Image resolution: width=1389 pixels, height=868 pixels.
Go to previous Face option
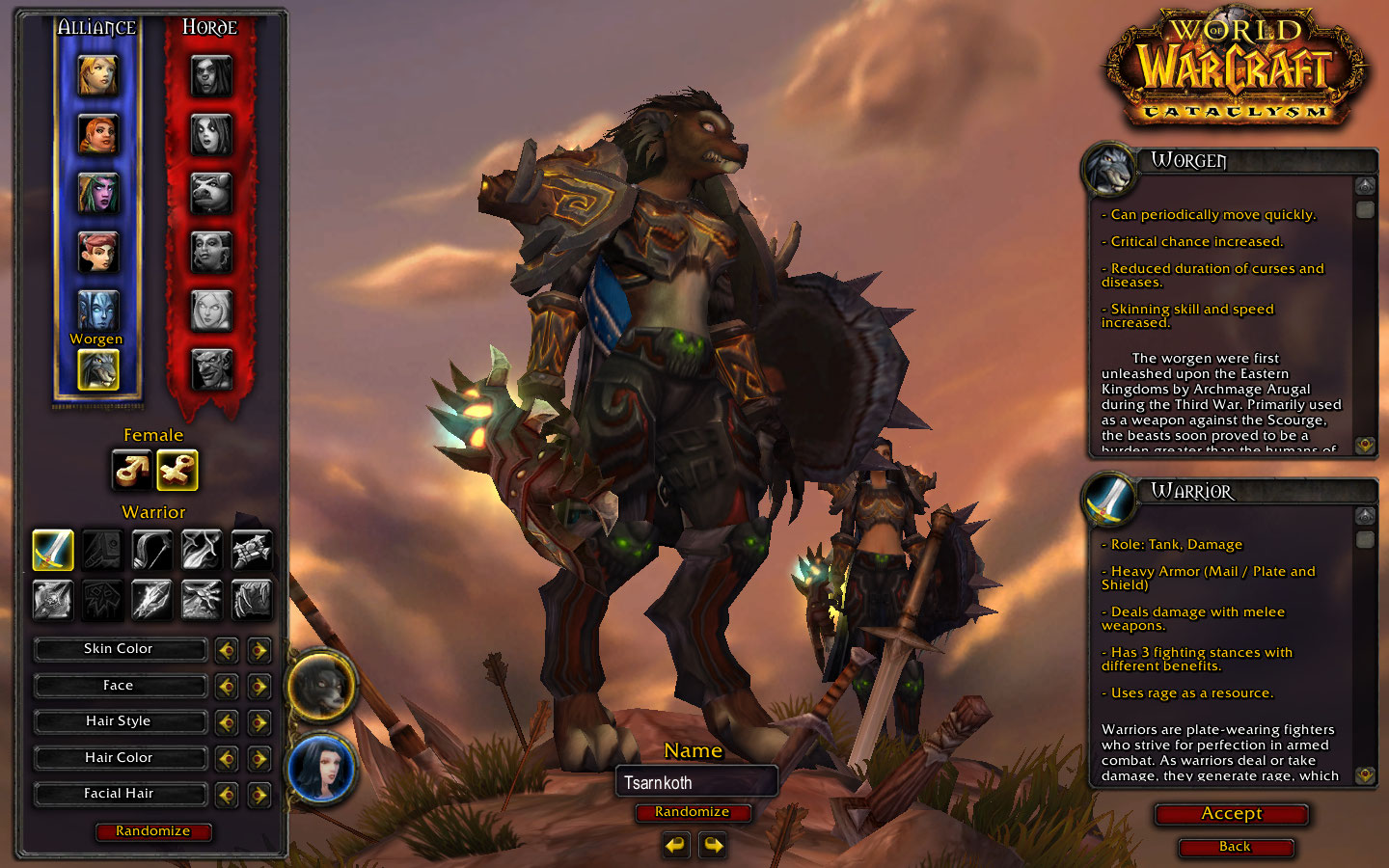(227, 687)
